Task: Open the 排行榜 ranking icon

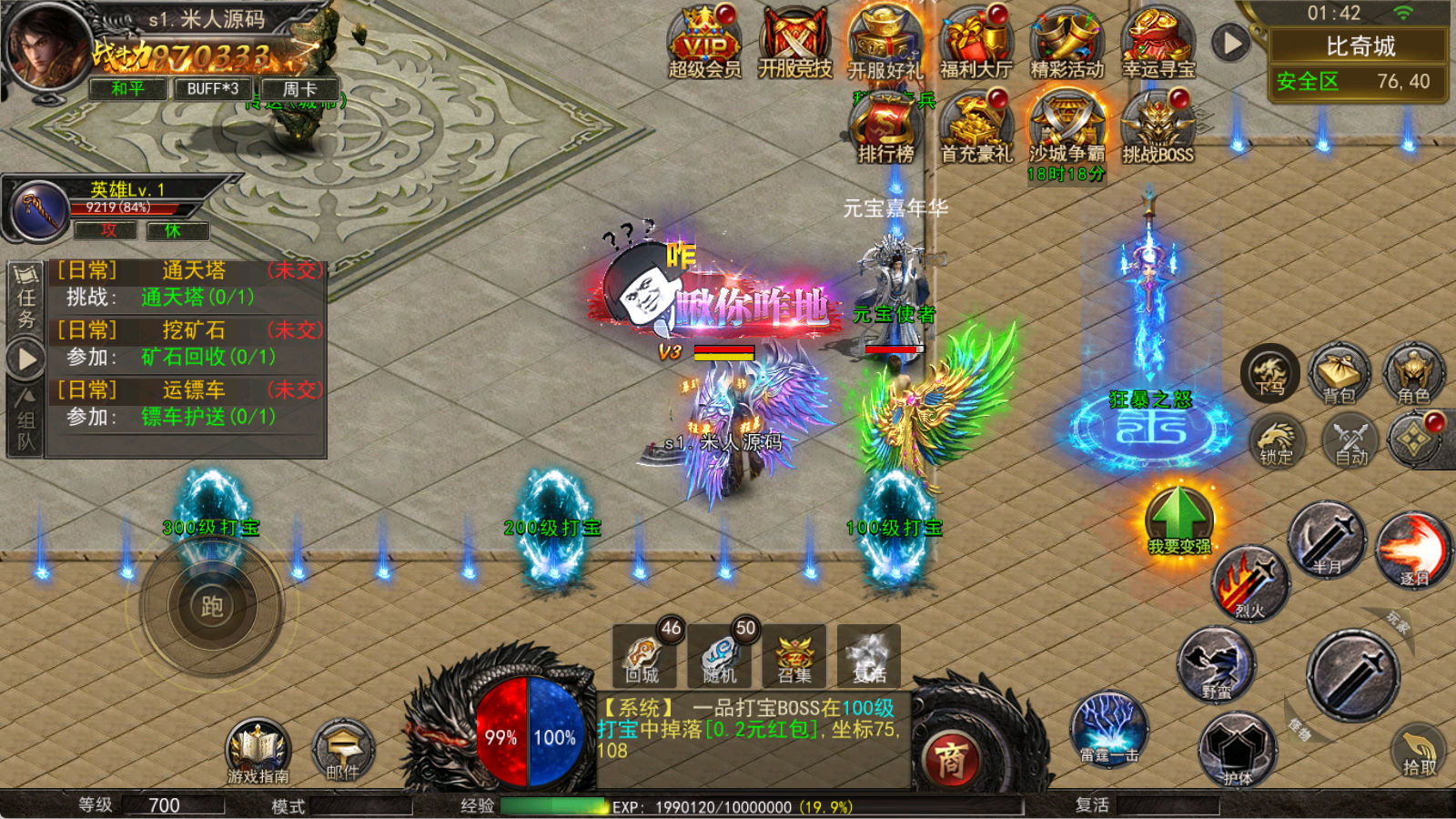Action: click(x=885, y=129)
